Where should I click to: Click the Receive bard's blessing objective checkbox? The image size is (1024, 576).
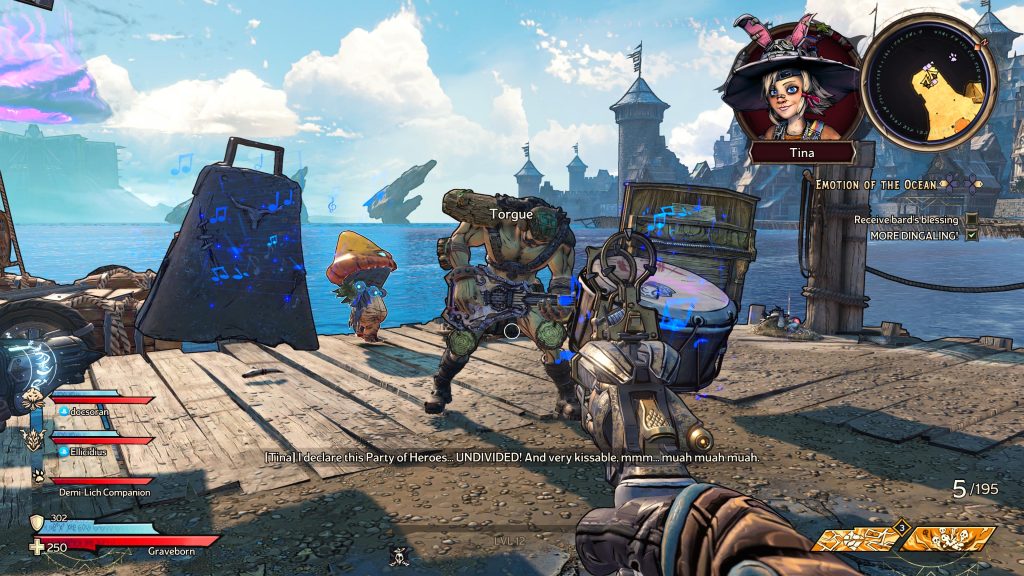click(x=971, y=219)
